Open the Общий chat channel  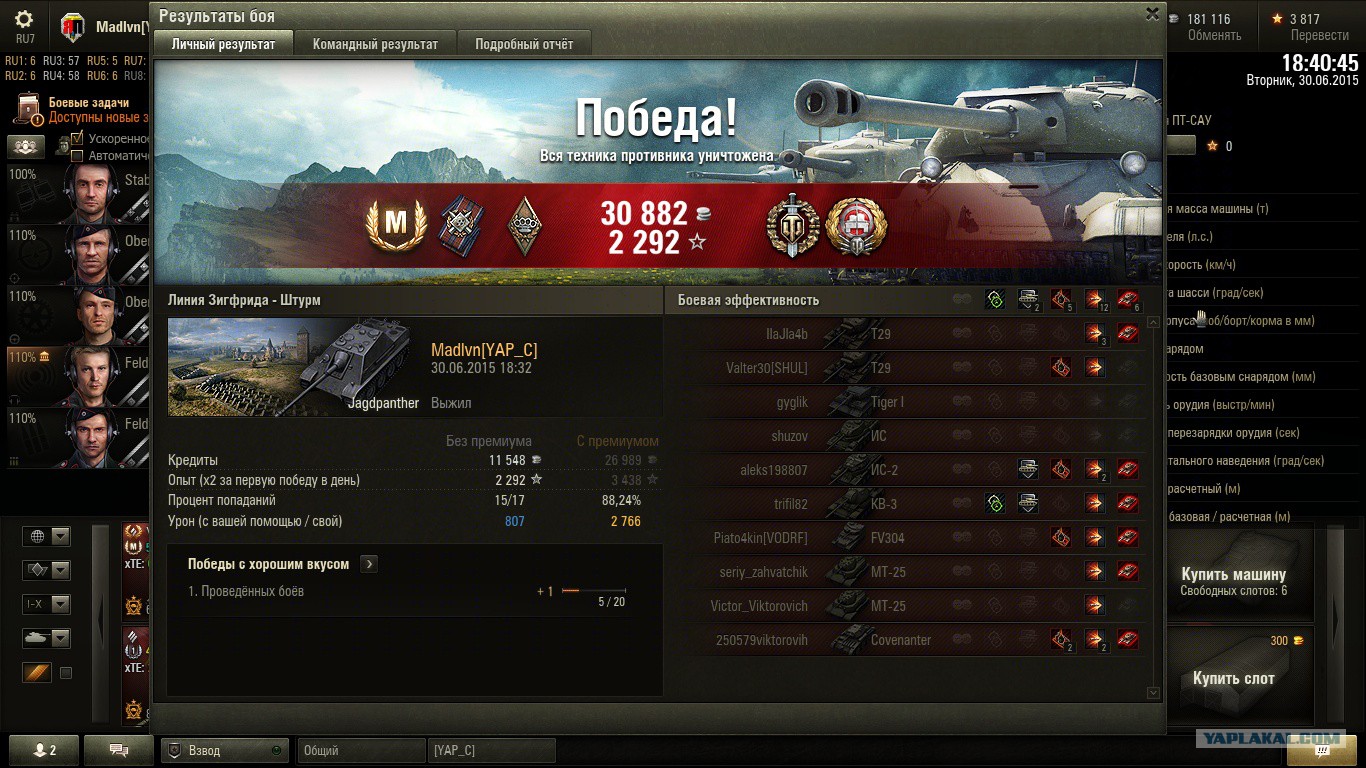(x=360, y=750)
